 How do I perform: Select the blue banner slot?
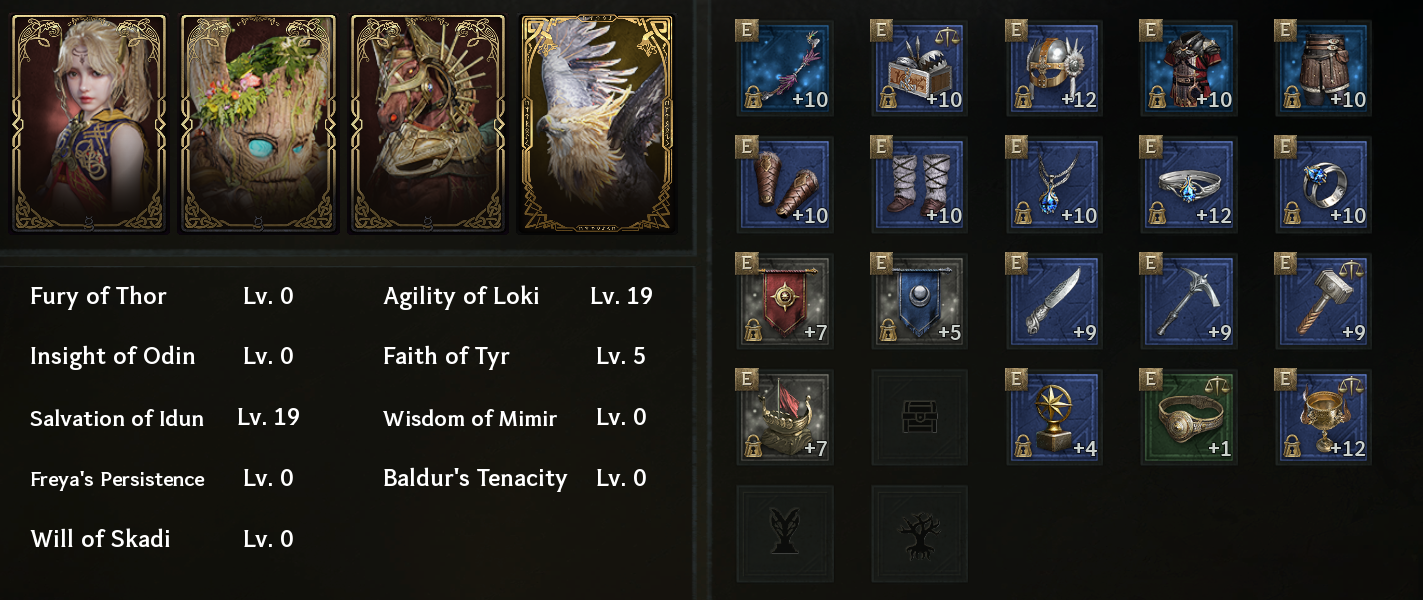tap(918, 301)
